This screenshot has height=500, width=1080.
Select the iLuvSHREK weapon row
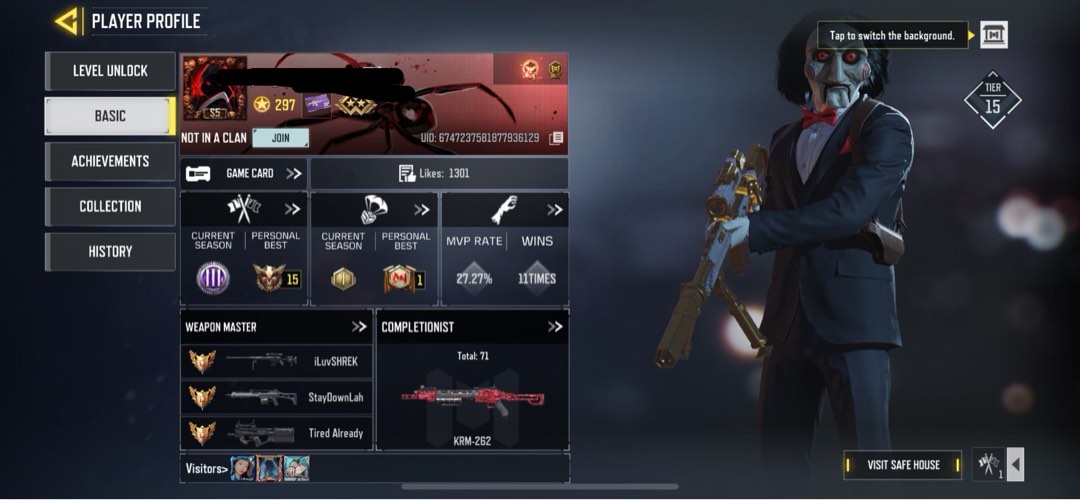tap(276, 361)
